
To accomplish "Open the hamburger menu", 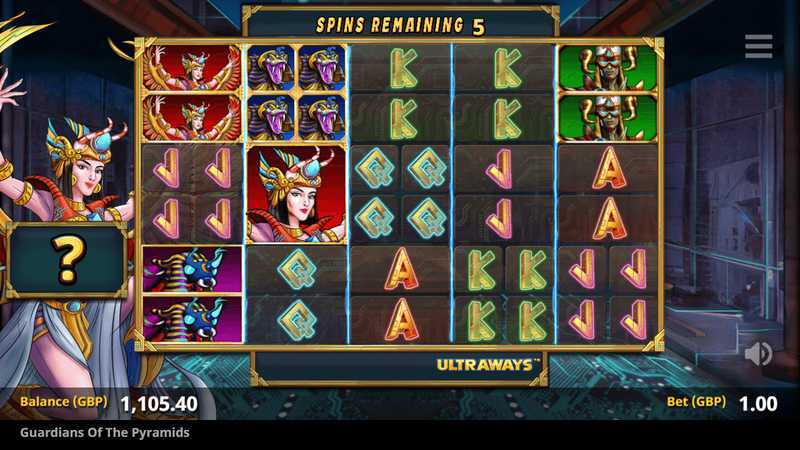I will (758, 46).
